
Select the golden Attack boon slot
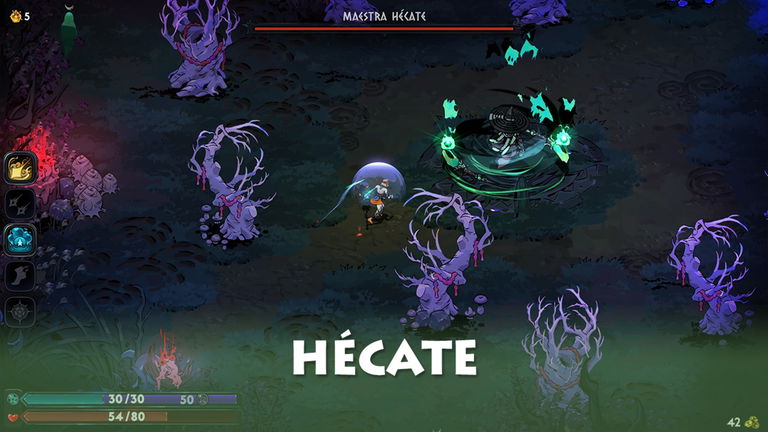[21, 167]
